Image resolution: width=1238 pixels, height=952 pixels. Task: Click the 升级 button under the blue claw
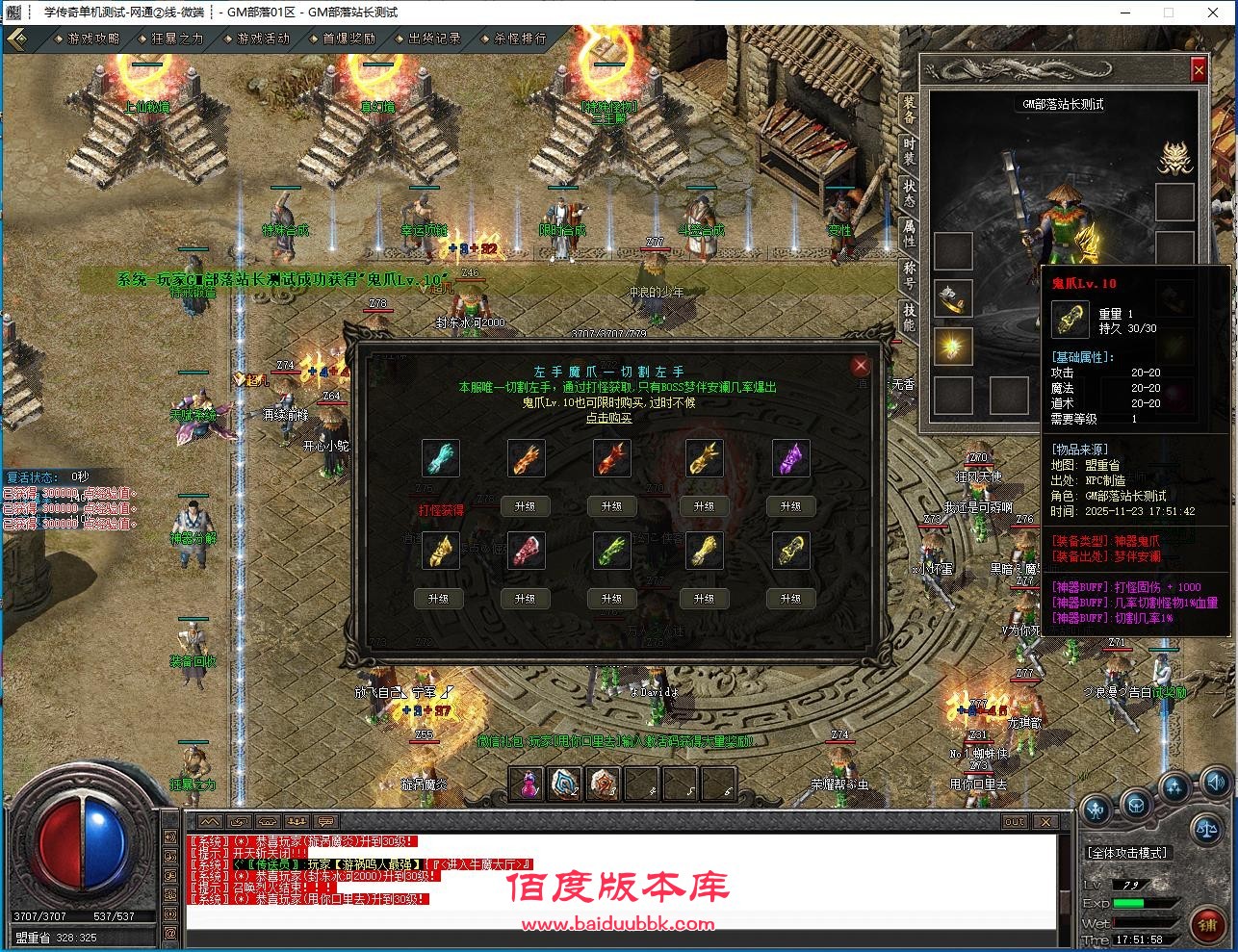pyautogui.click(x=441, y=598)
